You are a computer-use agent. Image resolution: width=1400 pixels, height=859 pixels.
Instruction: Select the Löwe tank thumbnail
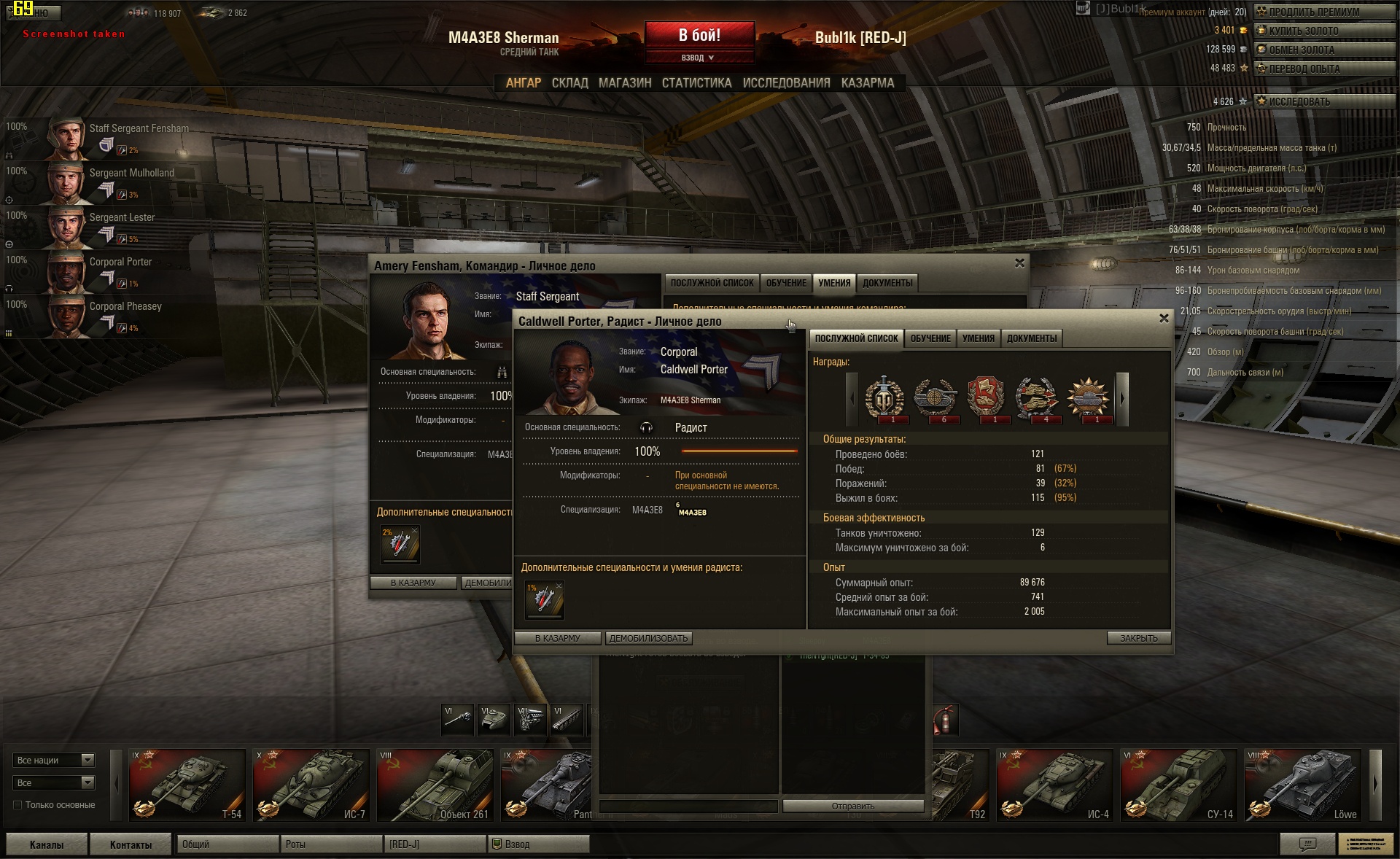(1303, 785)
